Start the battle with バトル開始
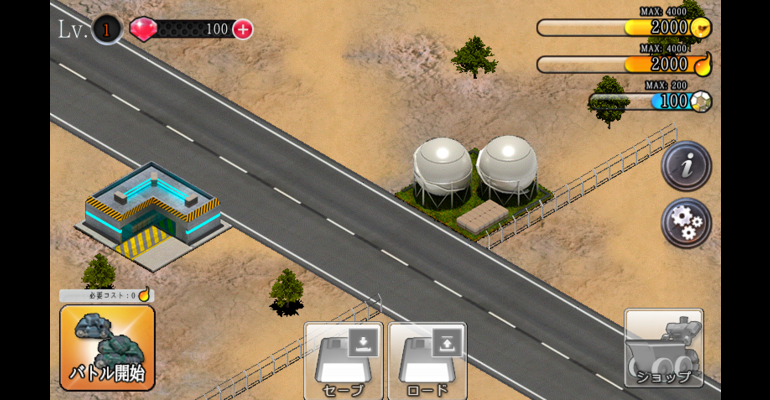This screenshot has height=400, width=770. pos(107,347)
